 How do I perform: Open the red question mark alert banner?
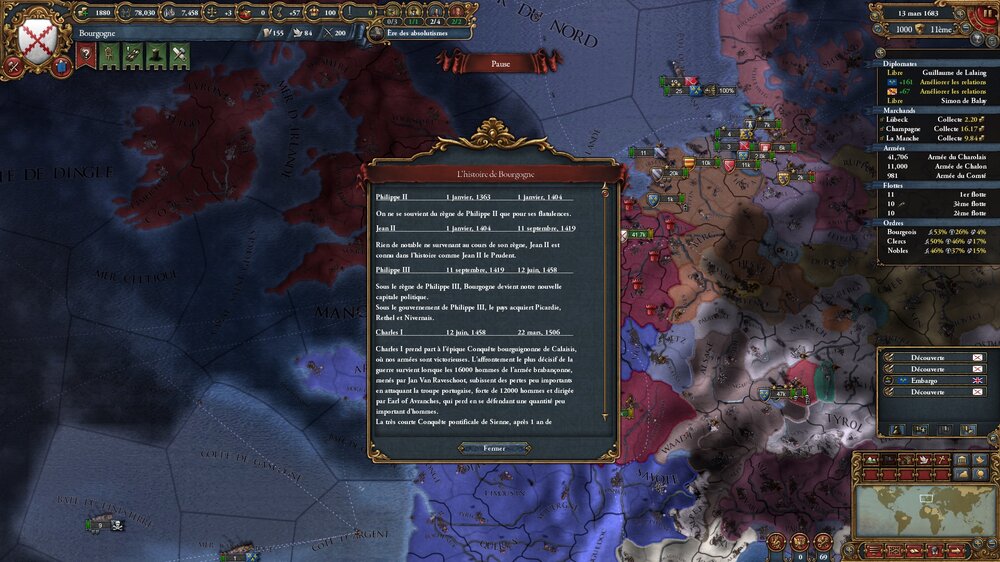point(86,57)
